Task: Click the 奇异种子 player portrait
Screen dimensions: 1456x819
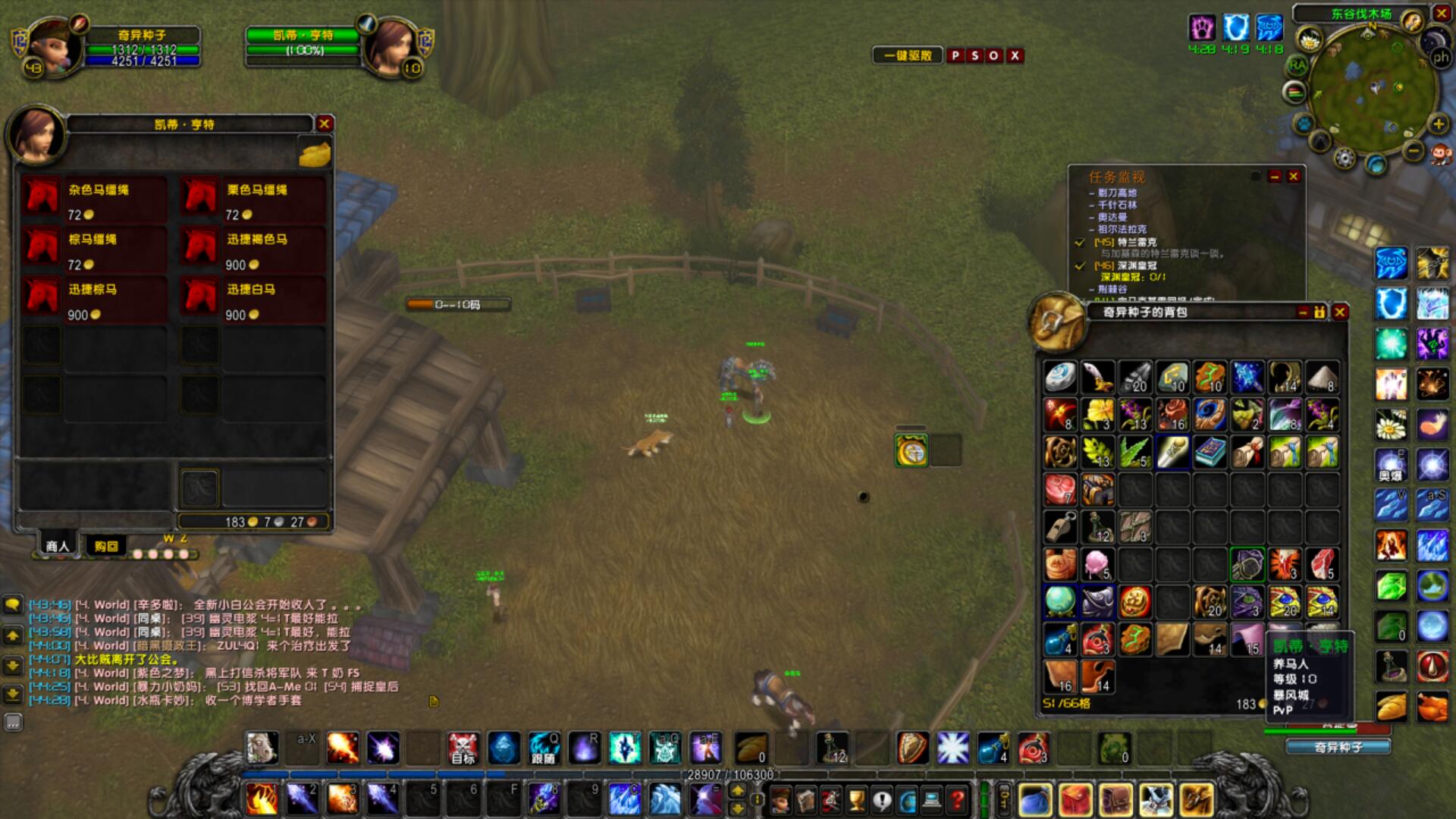Action: [x=55, y=47]
